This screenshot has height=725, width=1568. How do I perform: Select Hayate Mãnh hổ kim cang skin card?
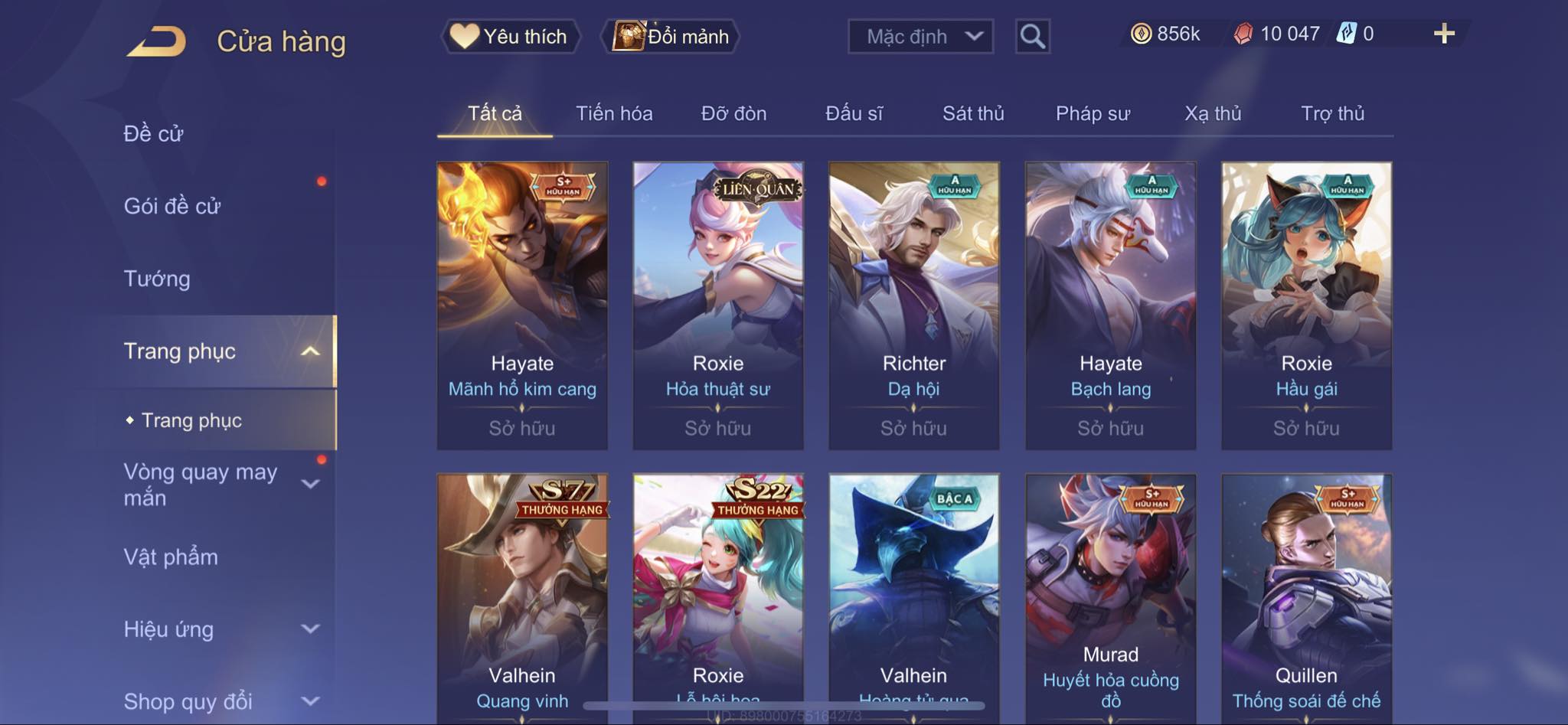pos(522,305)
